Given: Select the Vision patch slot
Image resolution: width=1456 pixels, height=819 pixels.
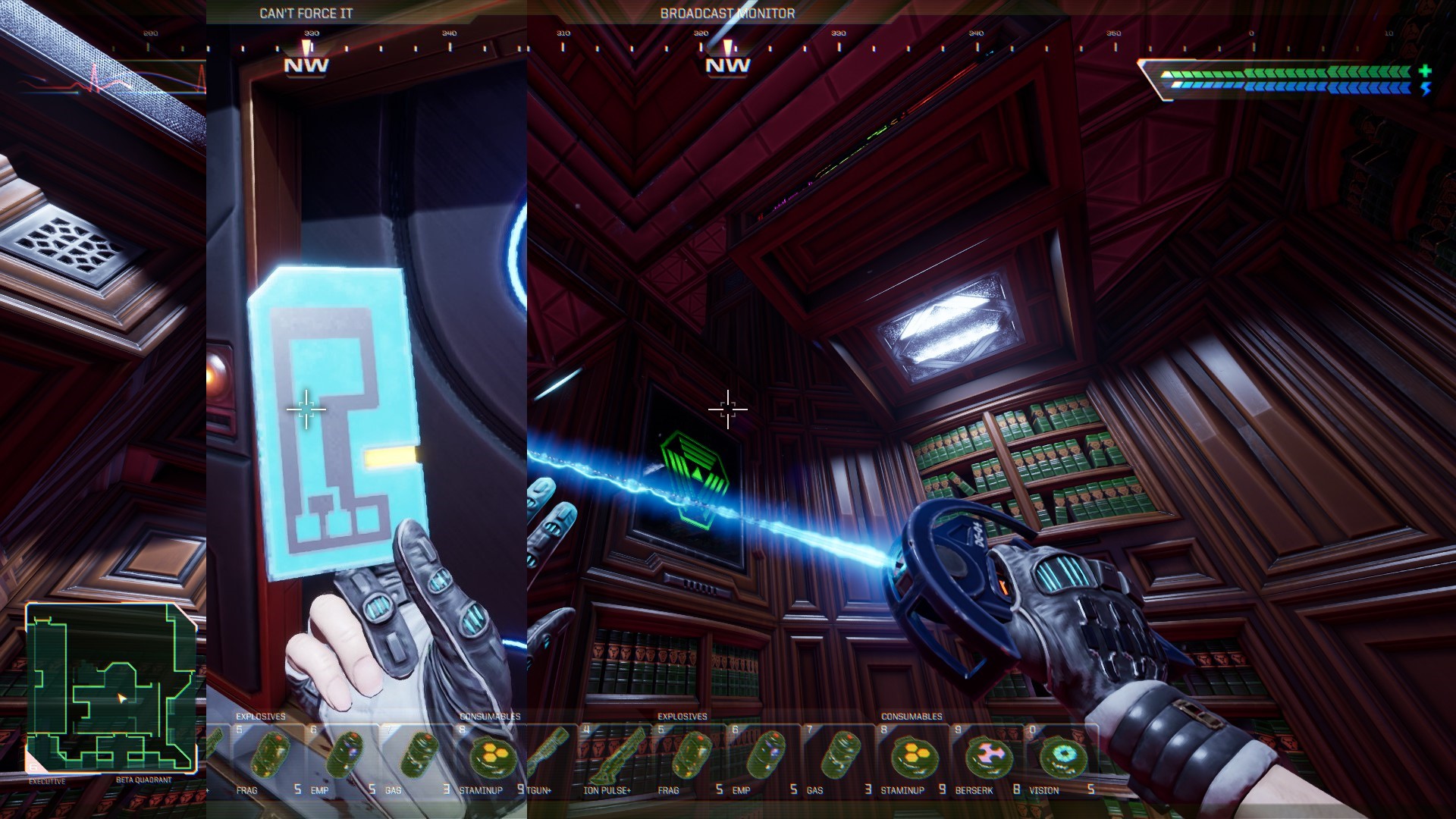Looking at the screenshot, I should [x=1061, y=758].
